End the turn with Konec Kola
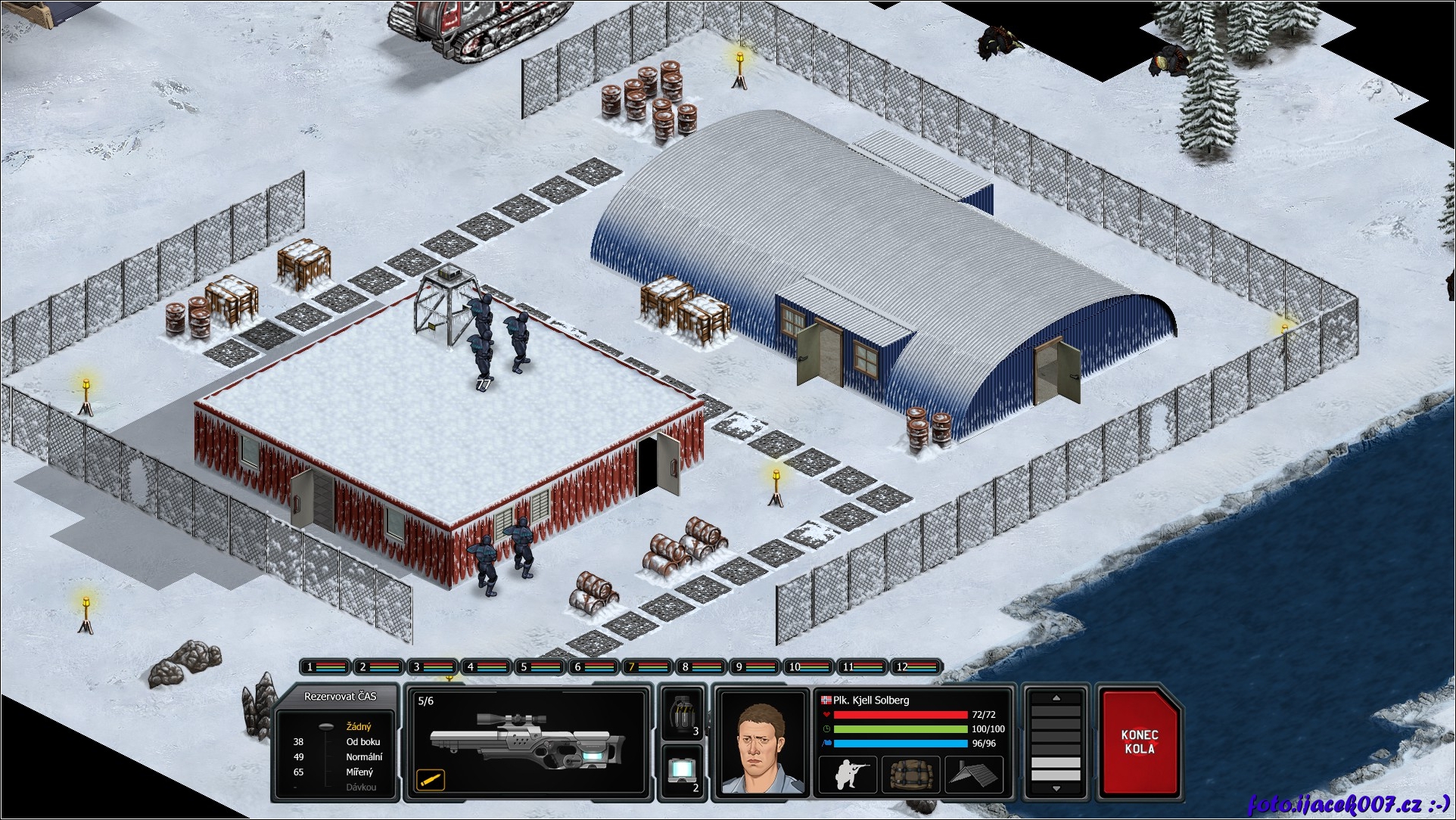Image resolution: width=1456 pixels, height=820 pixels. tap(1140, 742)
